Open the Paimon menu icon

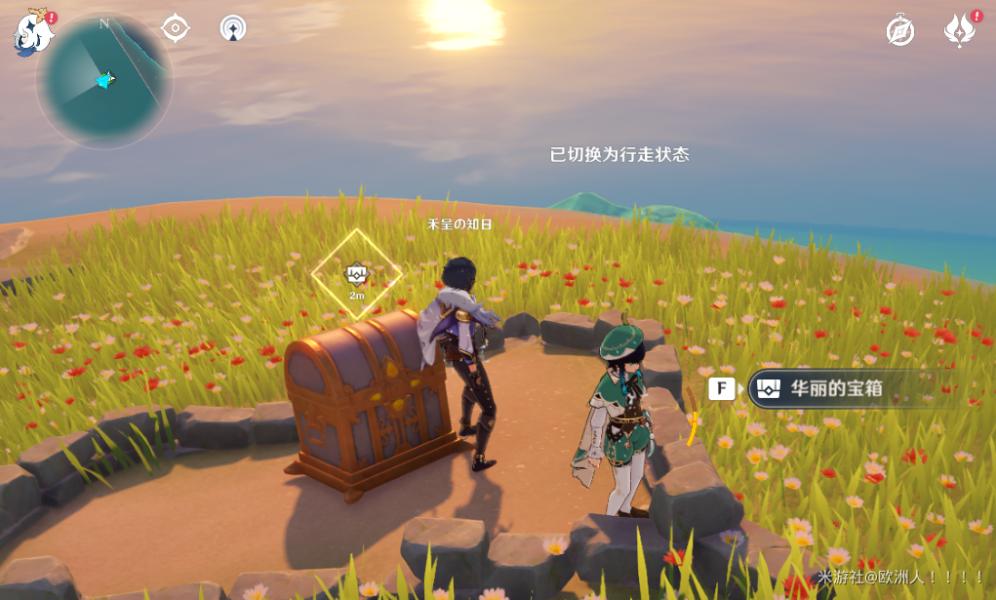(x=32, y=33)
